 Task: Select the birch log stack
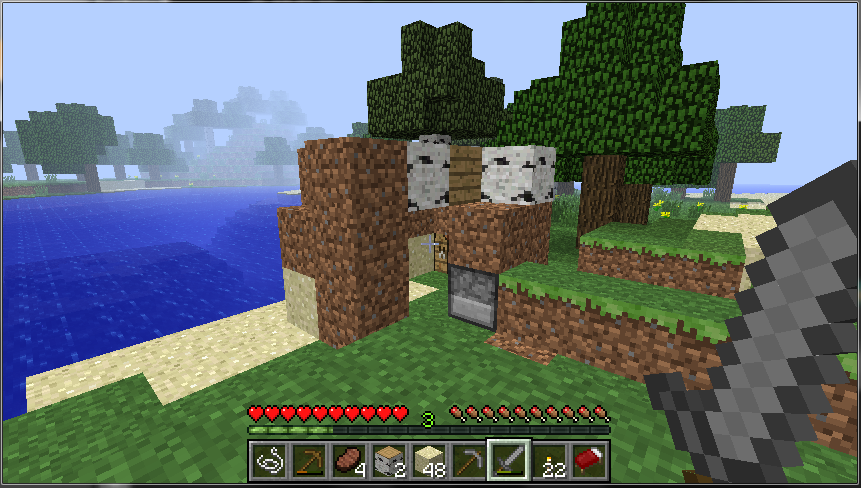pyautogui.click(x=389, y=460)
